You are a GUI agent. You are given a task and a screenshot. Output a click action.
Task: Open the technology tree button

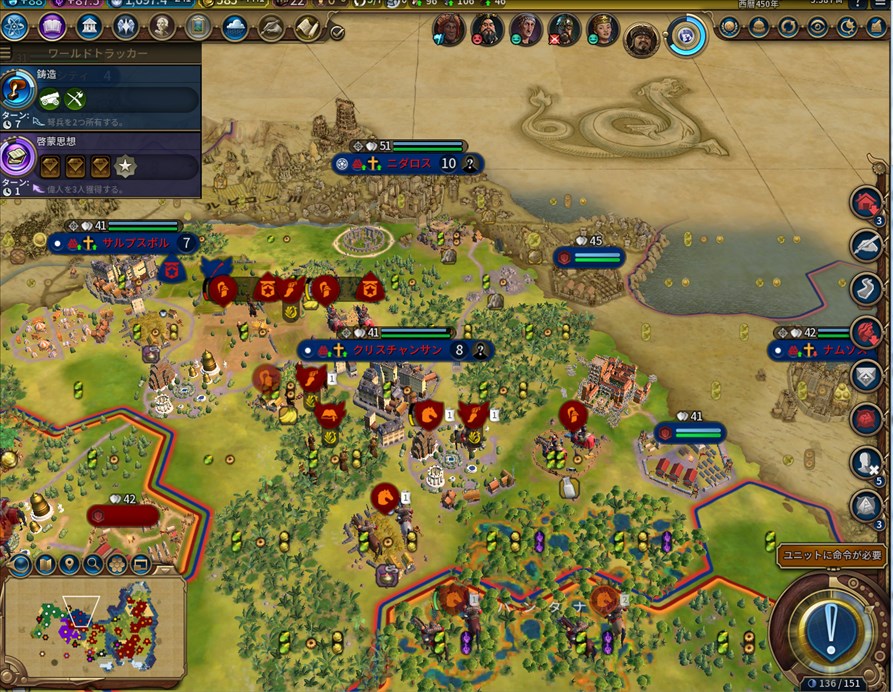point(14,27)
